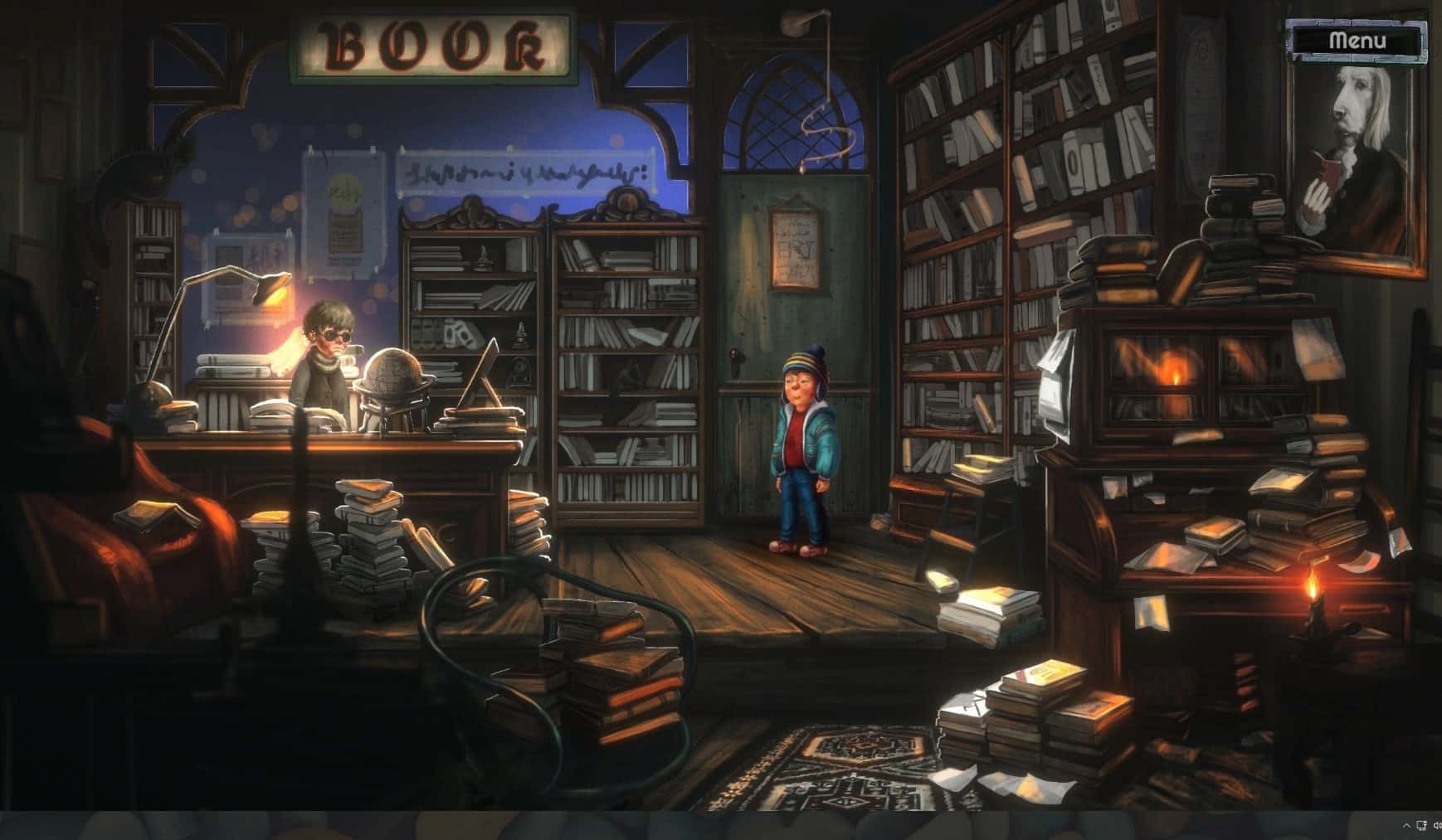
Task: Expand hidden icons in the system tray
Action: coord(1406,827)
